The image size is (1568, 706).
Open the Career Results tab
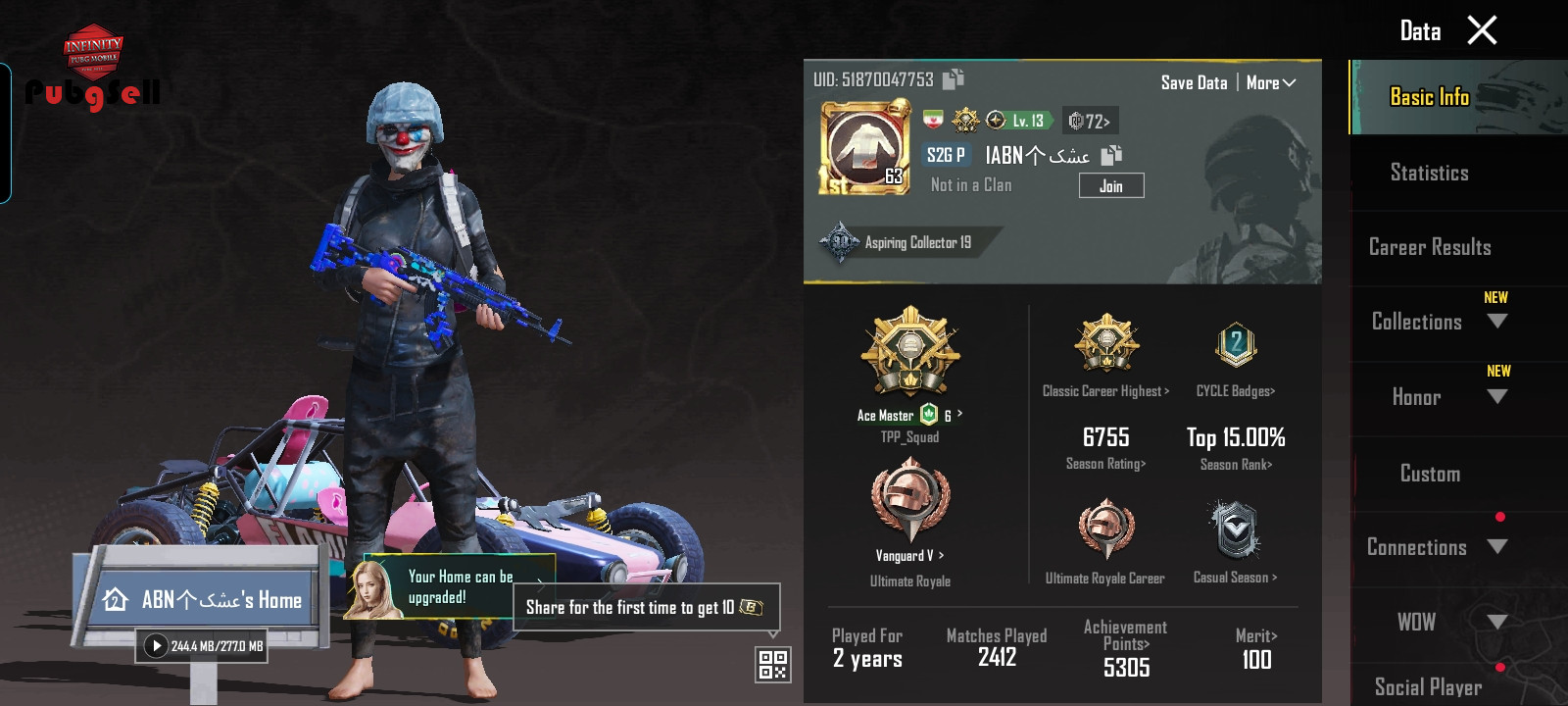tap(1430, 247)
